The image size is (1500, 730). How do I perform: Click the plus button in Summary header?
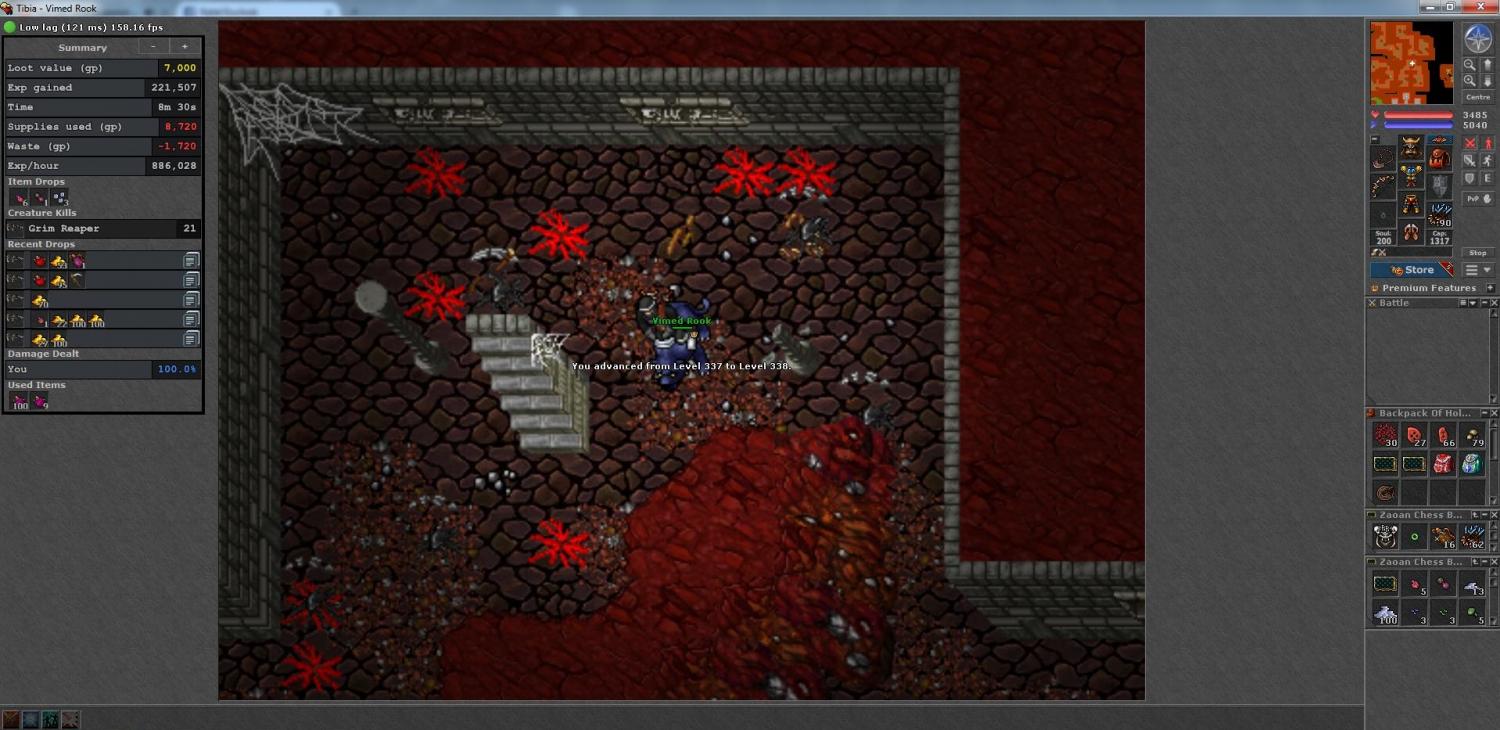(184, 47)
